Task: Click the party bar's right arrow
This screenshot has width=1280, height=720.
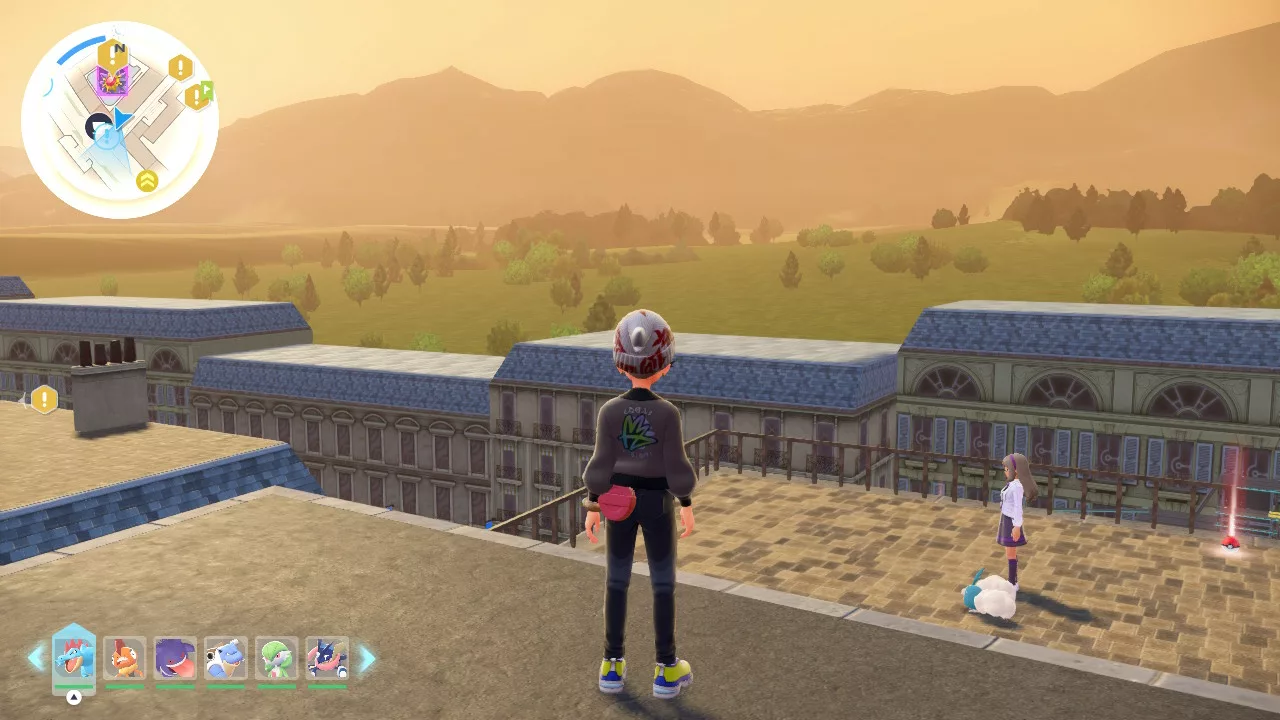Action: click(x=367, y=658)
